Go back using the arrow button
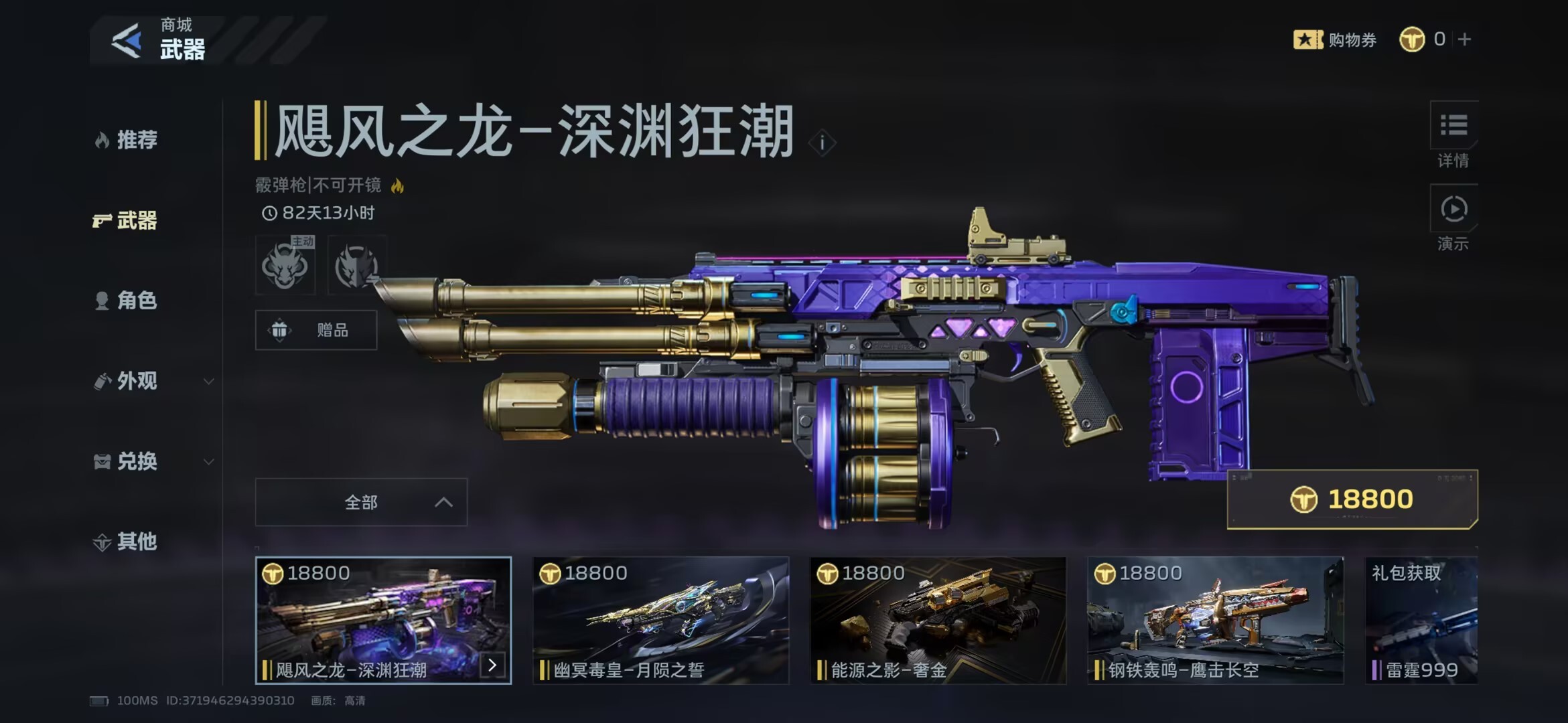 click(126, 41)
